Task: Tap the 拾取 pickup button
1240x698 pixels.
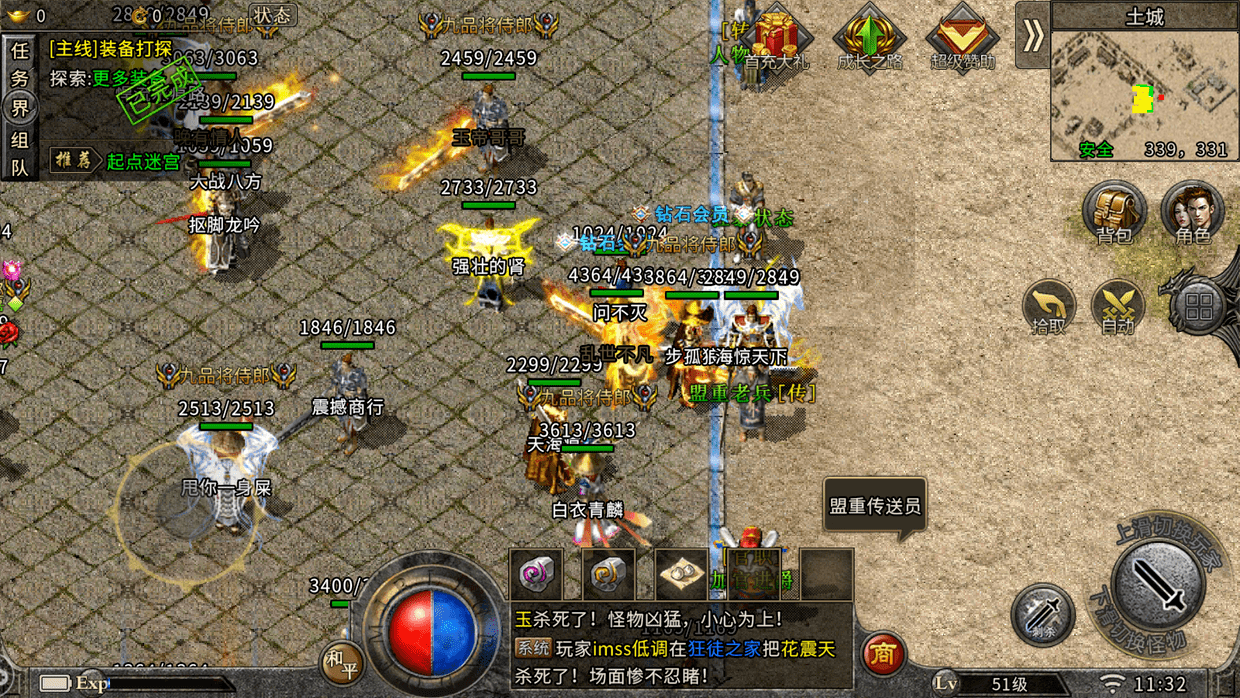Action: 1048,307
